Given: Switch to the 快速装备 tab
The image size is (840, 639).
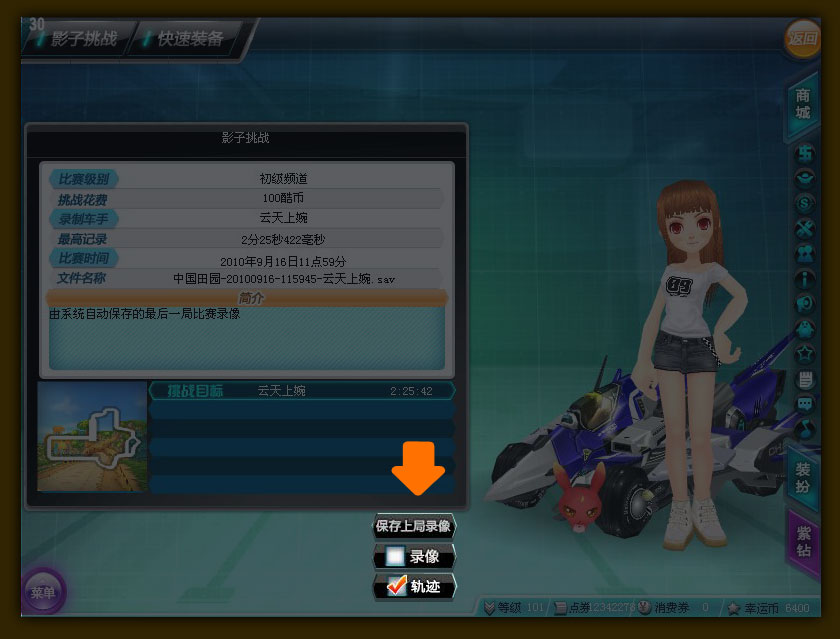Looking at the screenshot, I should [x=190, y=40].
